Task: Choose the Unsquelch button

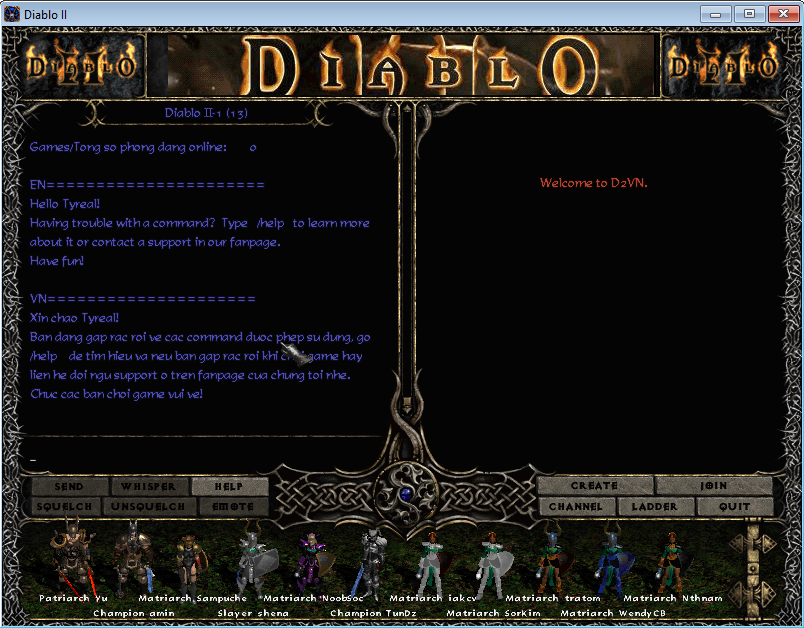Action: click(148, 507)
